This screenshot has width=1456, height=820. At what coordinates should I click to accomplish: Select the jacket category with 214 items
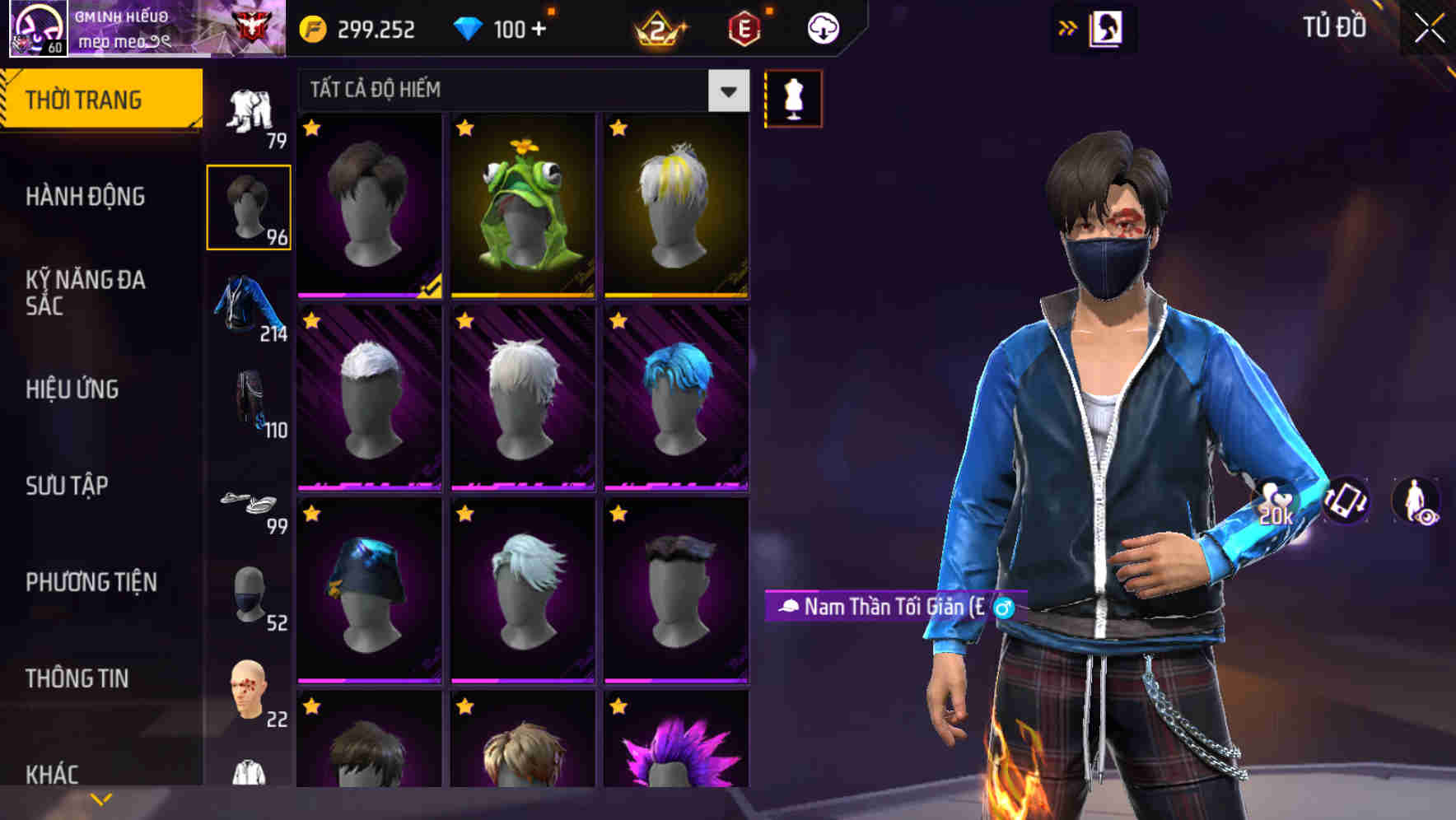(250, 313)
